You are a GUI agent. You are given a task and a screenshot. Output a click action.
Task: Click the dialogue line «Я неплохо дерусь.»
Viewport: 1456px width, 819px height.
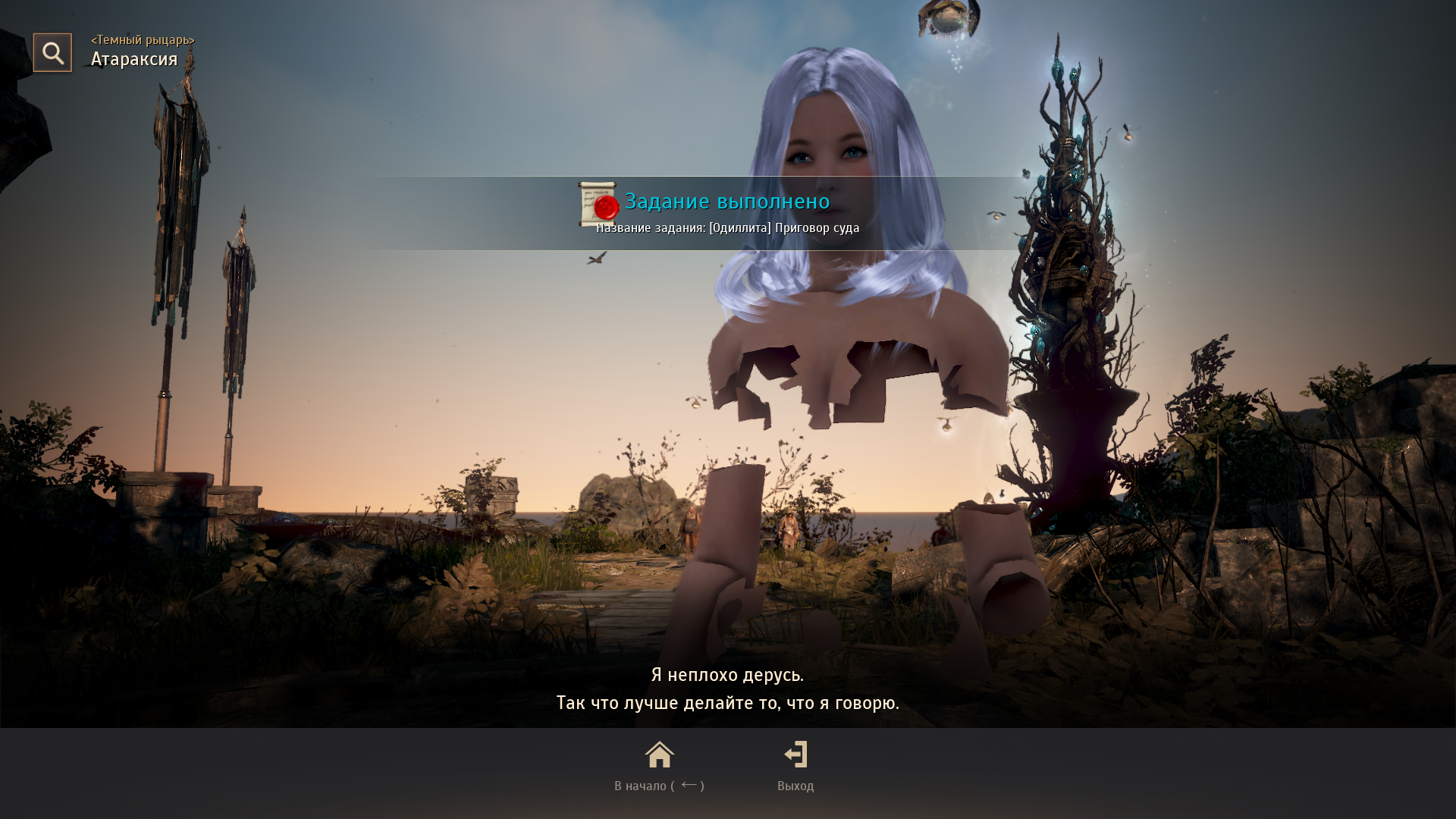pyautogui.click(x=727, y=676)
